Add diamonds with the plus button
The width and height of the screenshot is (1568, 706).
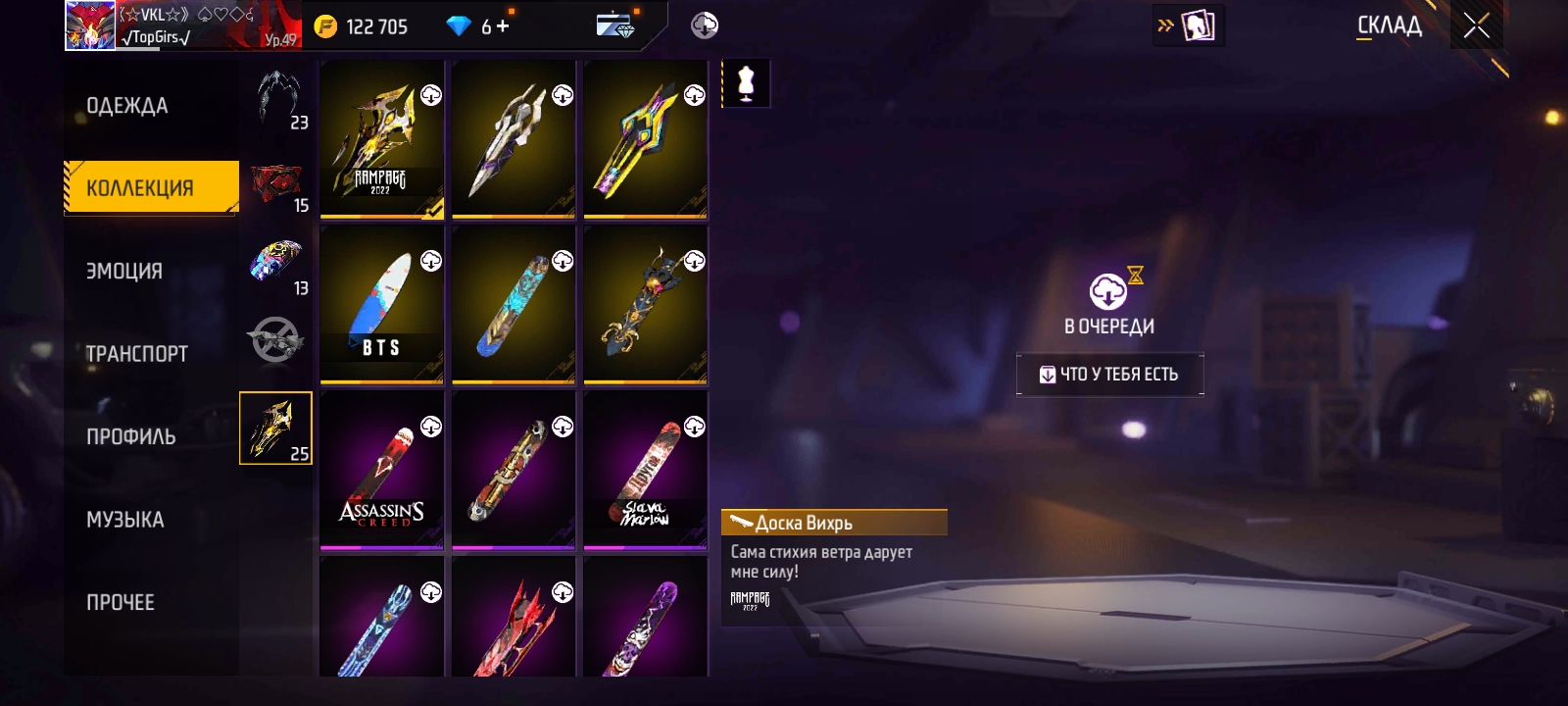(503, 26)
